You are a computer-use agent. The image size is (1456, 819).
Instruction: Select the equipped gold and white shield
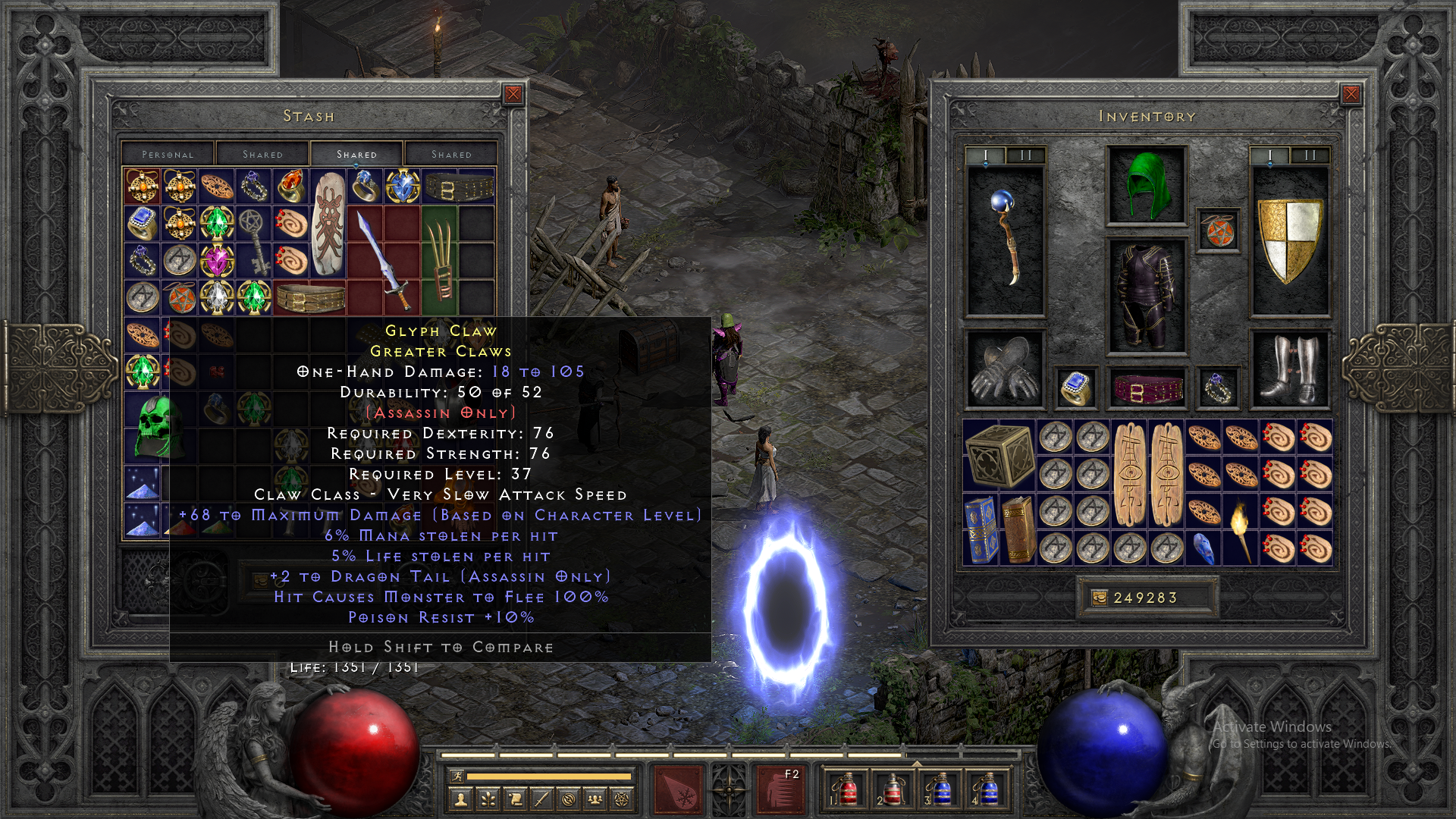[x=1289, y=240]
